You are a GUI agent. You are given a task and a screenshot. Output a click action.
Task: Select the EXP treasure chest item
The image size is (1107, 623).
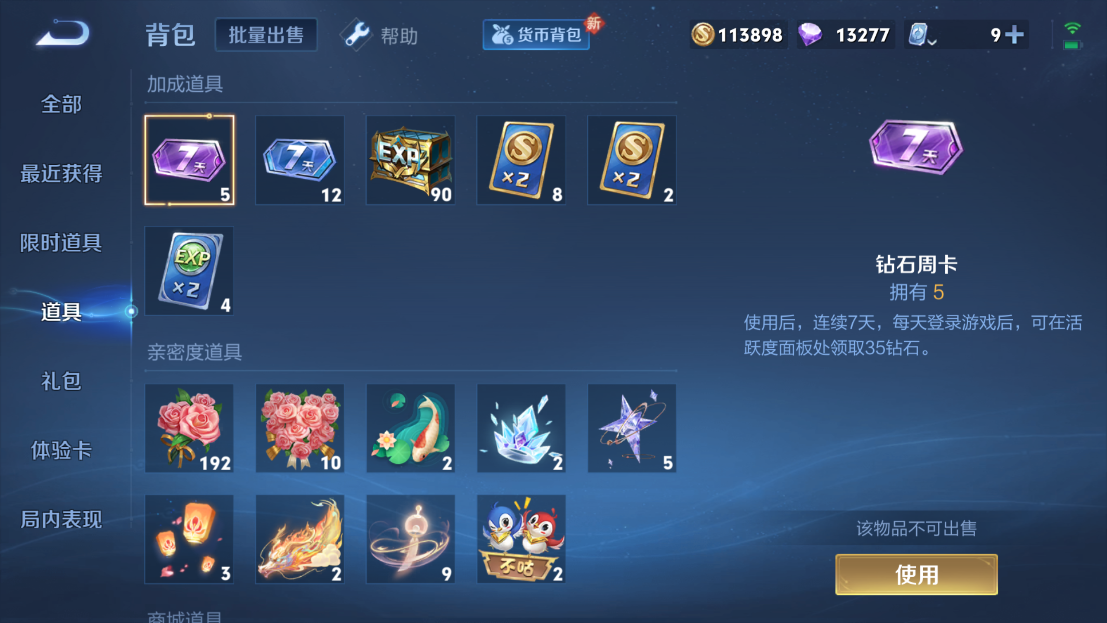(x=410, y=160)
